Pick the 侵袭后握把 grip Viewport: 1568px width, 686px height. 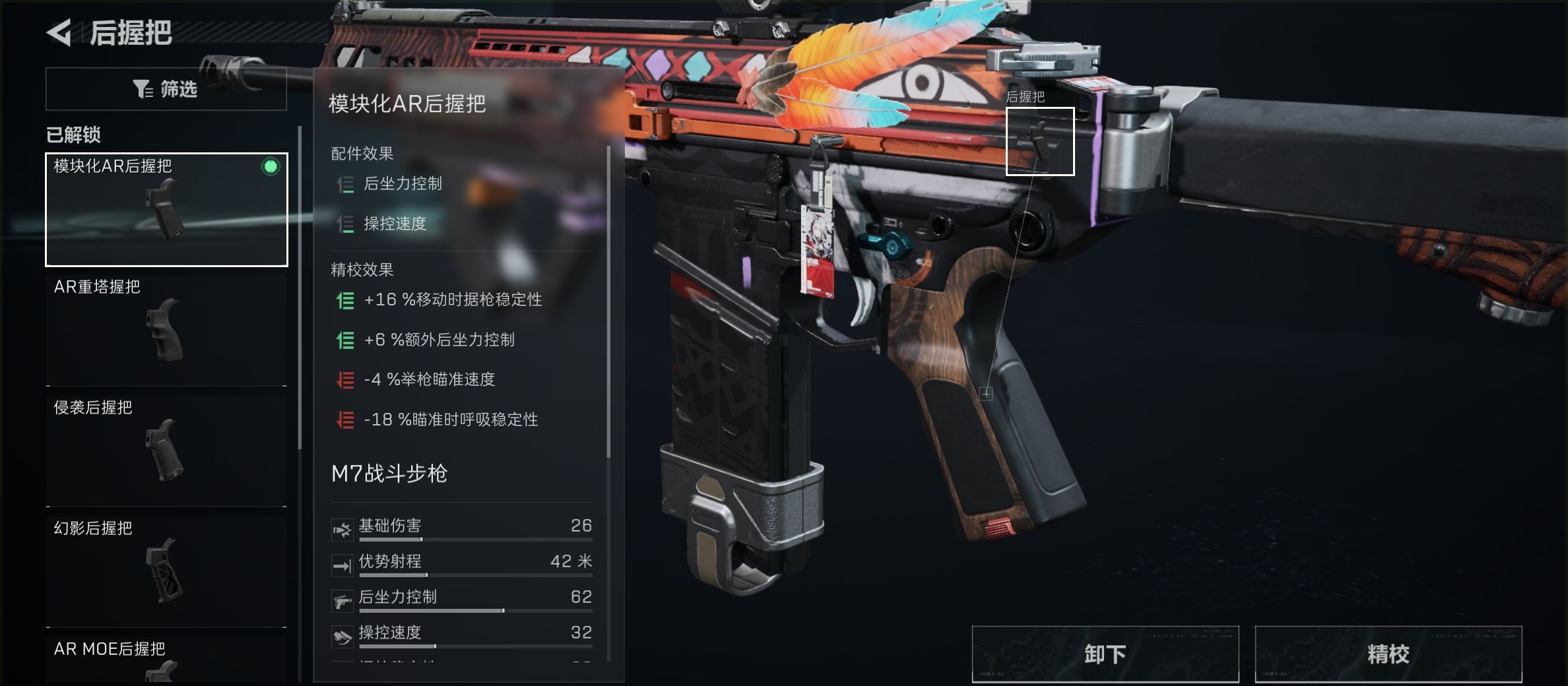[166, 449]
